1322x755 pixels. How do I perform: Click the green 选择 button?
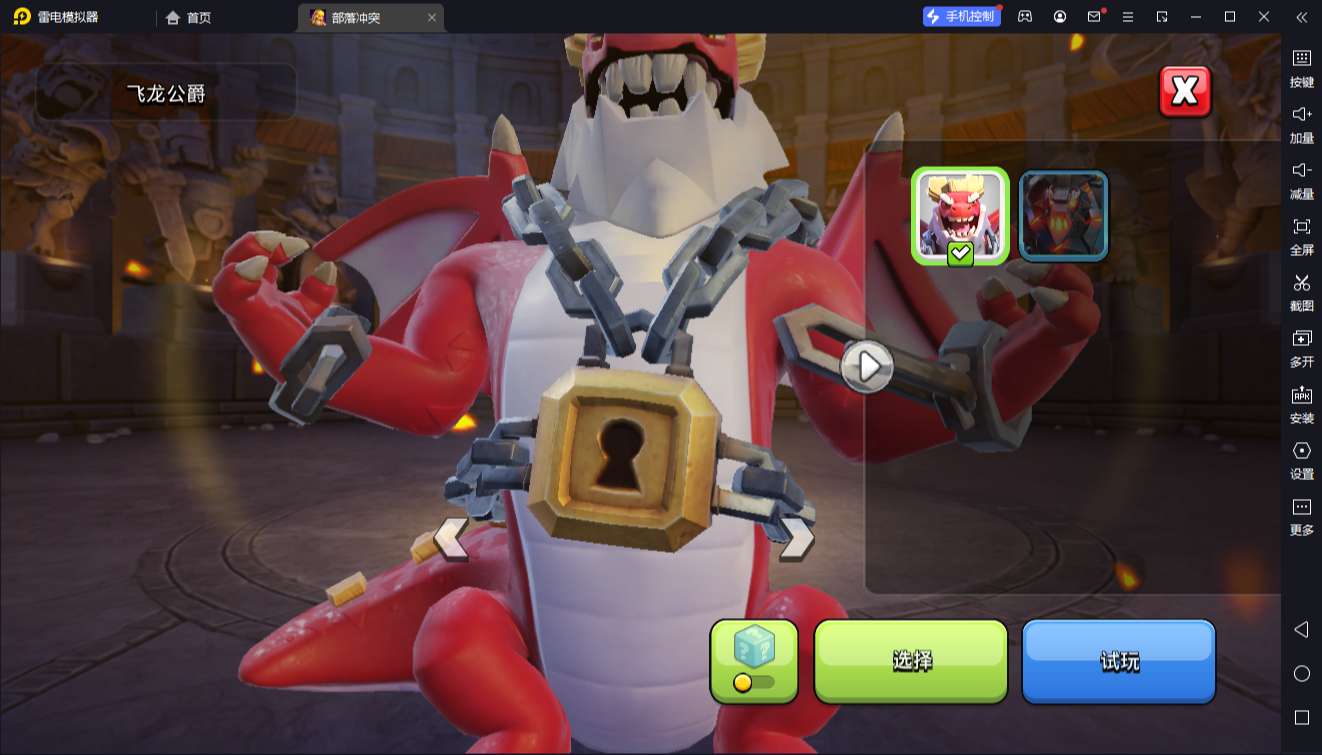[911, 661]
